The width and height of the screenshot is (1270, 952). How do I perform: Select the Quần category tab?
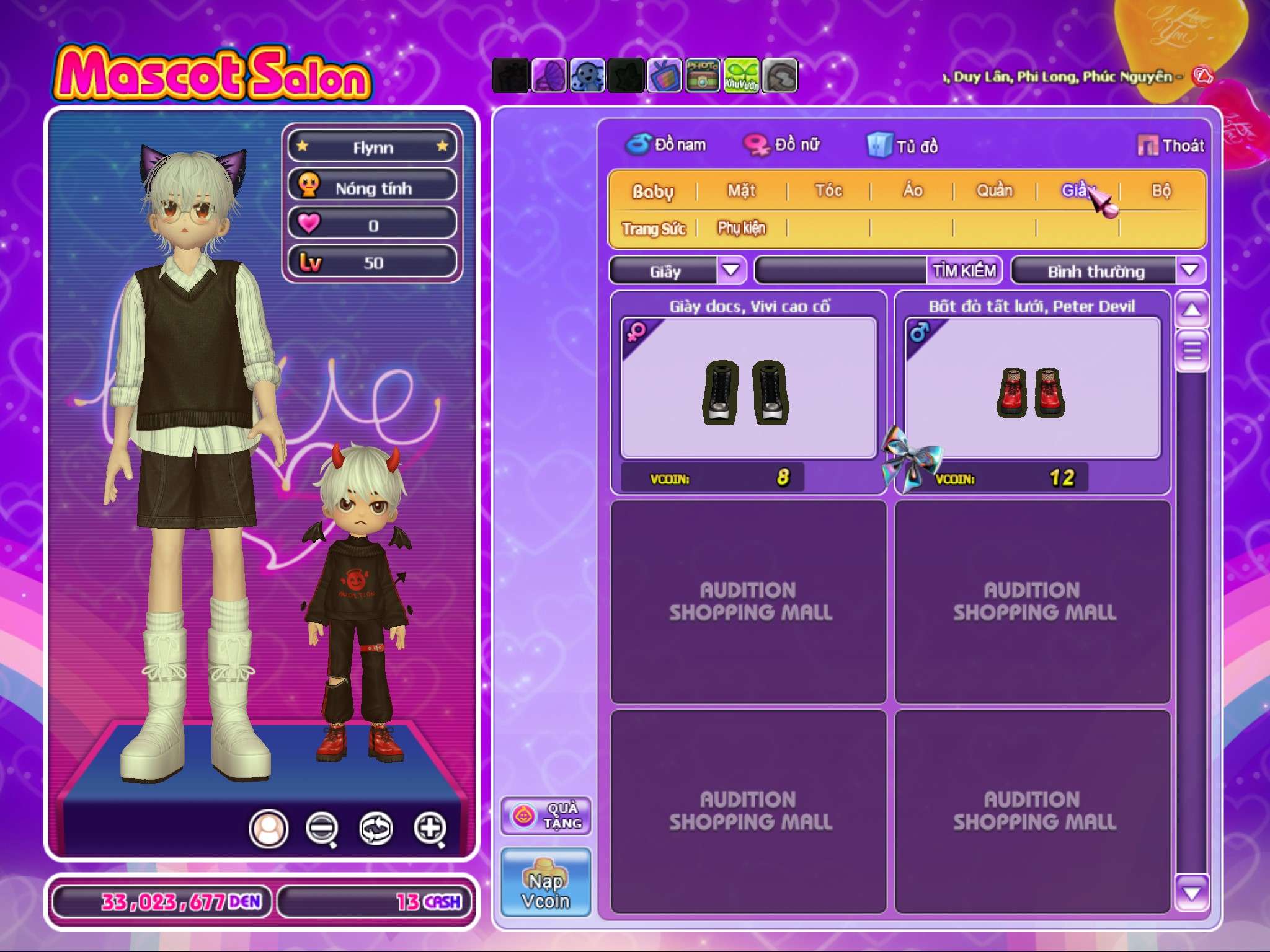995,191
